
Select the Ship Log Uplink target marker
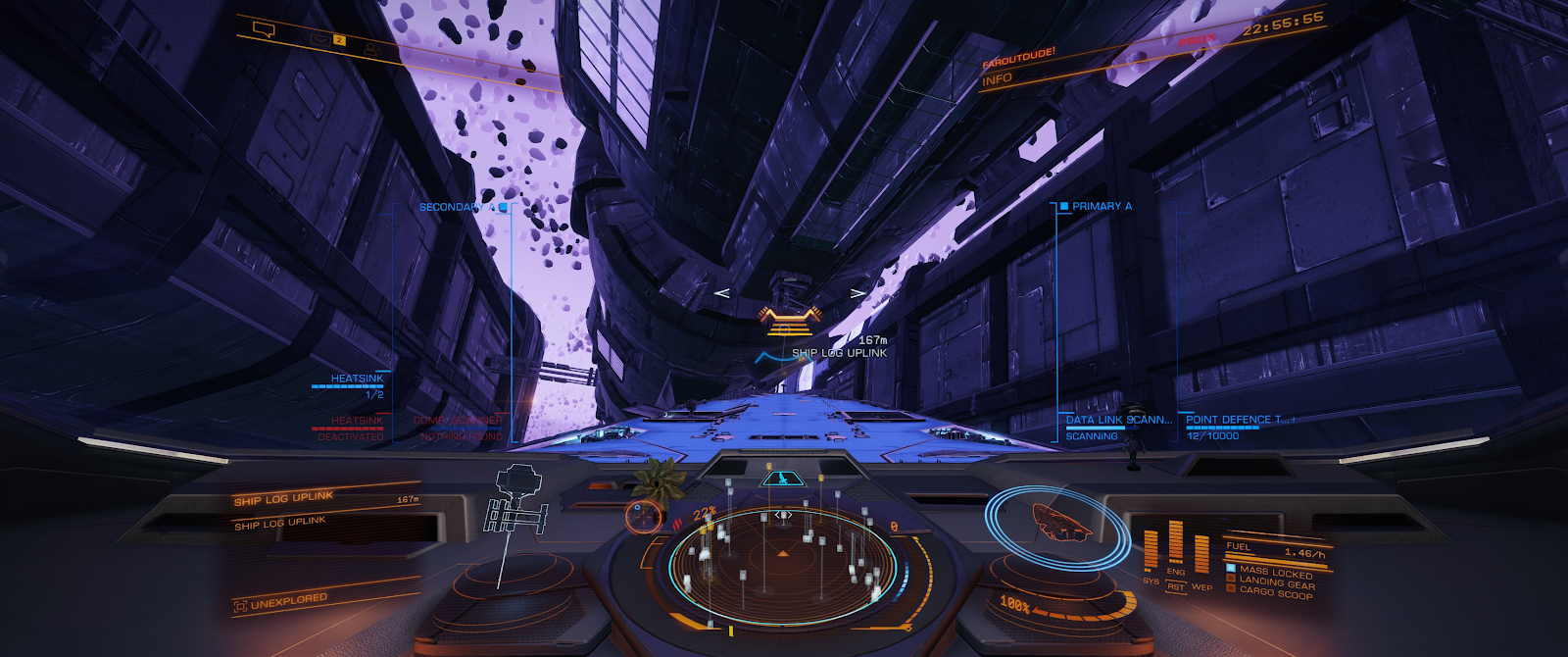point(791,318)
